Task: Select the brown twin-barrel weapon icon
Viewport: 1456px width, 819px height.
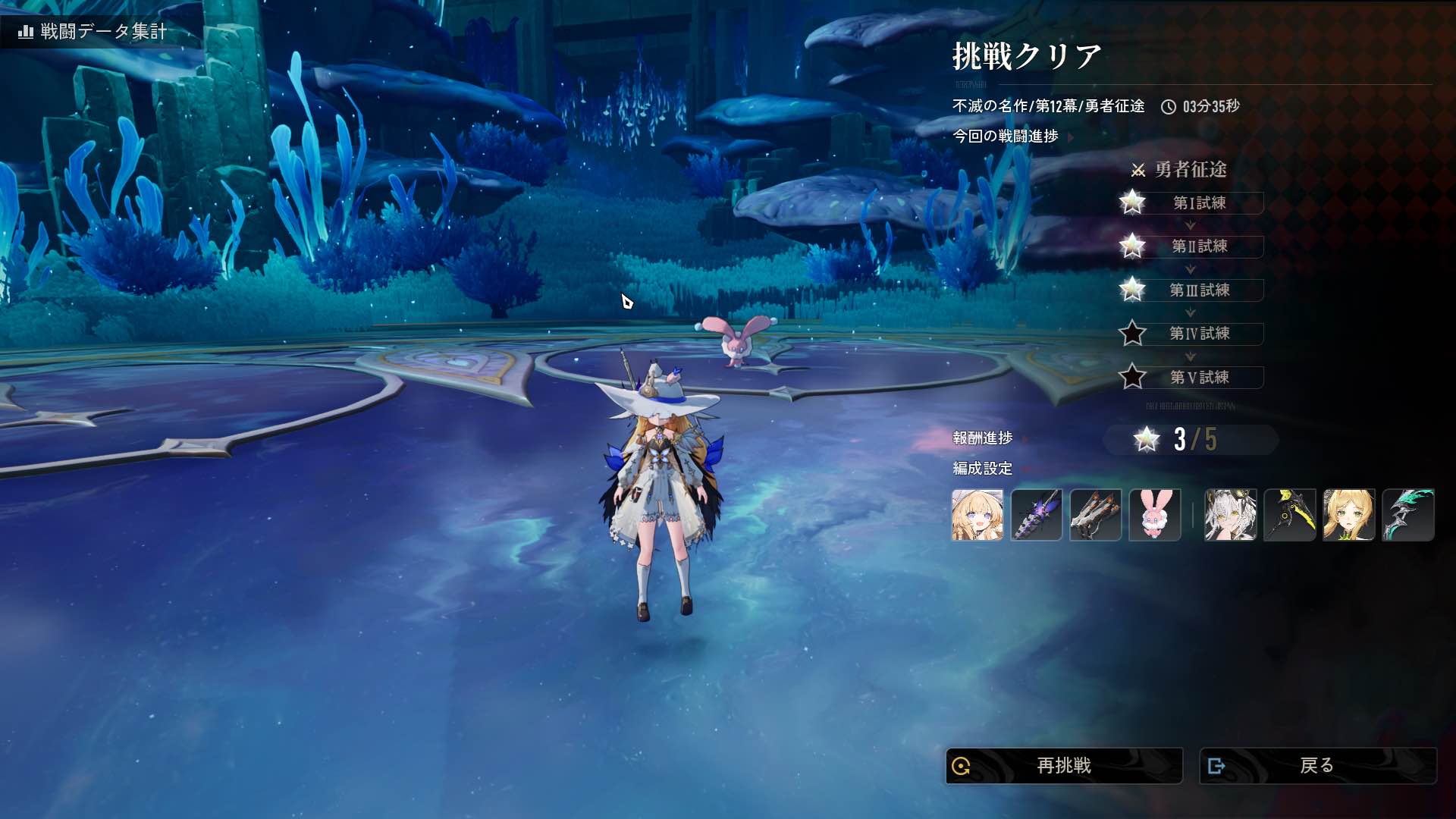Action: [x=1095, y=515]
